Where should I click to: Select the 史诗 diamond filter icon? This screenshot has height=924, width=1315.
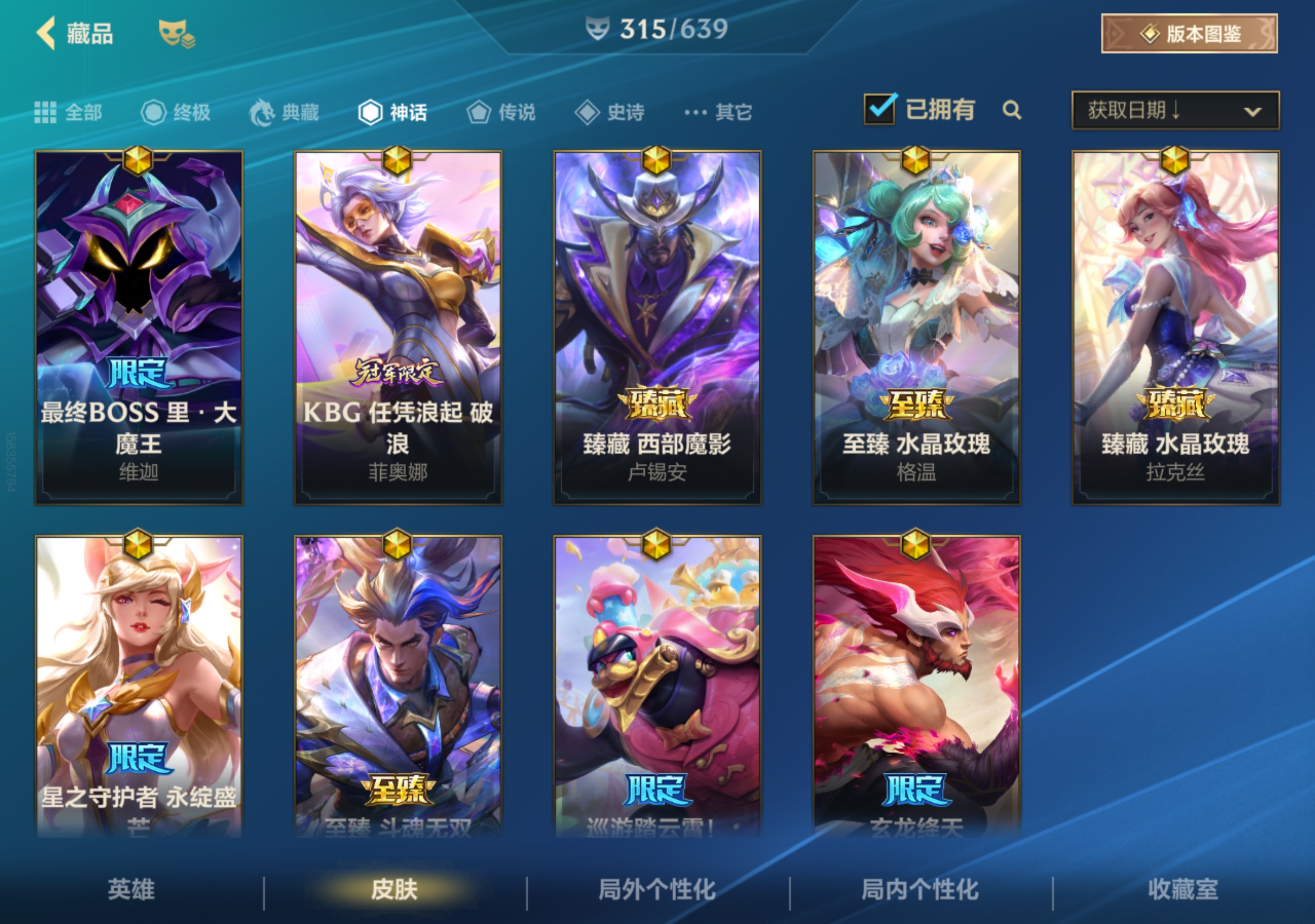588,112
